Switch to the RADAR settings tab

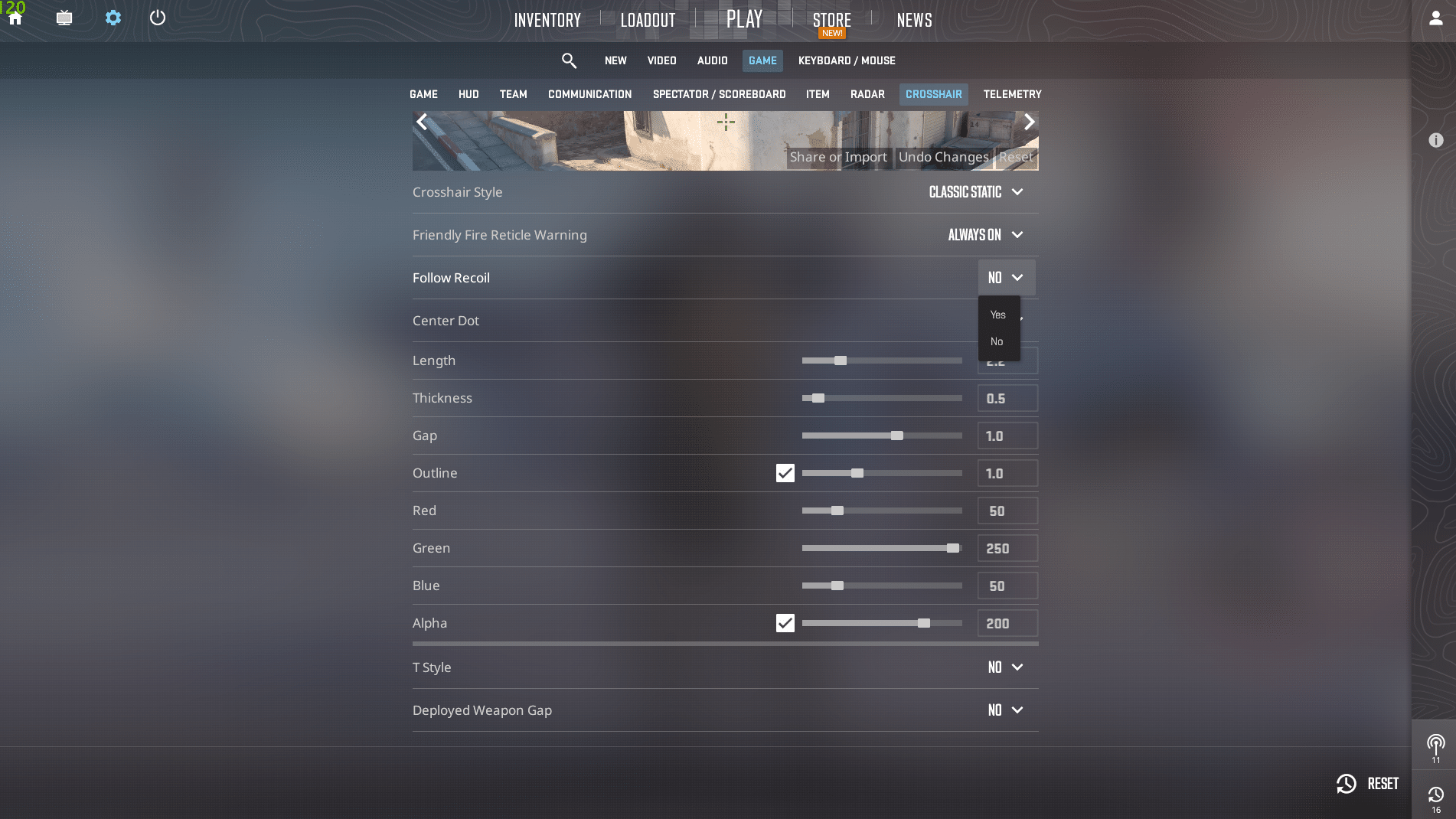(867, 94)
